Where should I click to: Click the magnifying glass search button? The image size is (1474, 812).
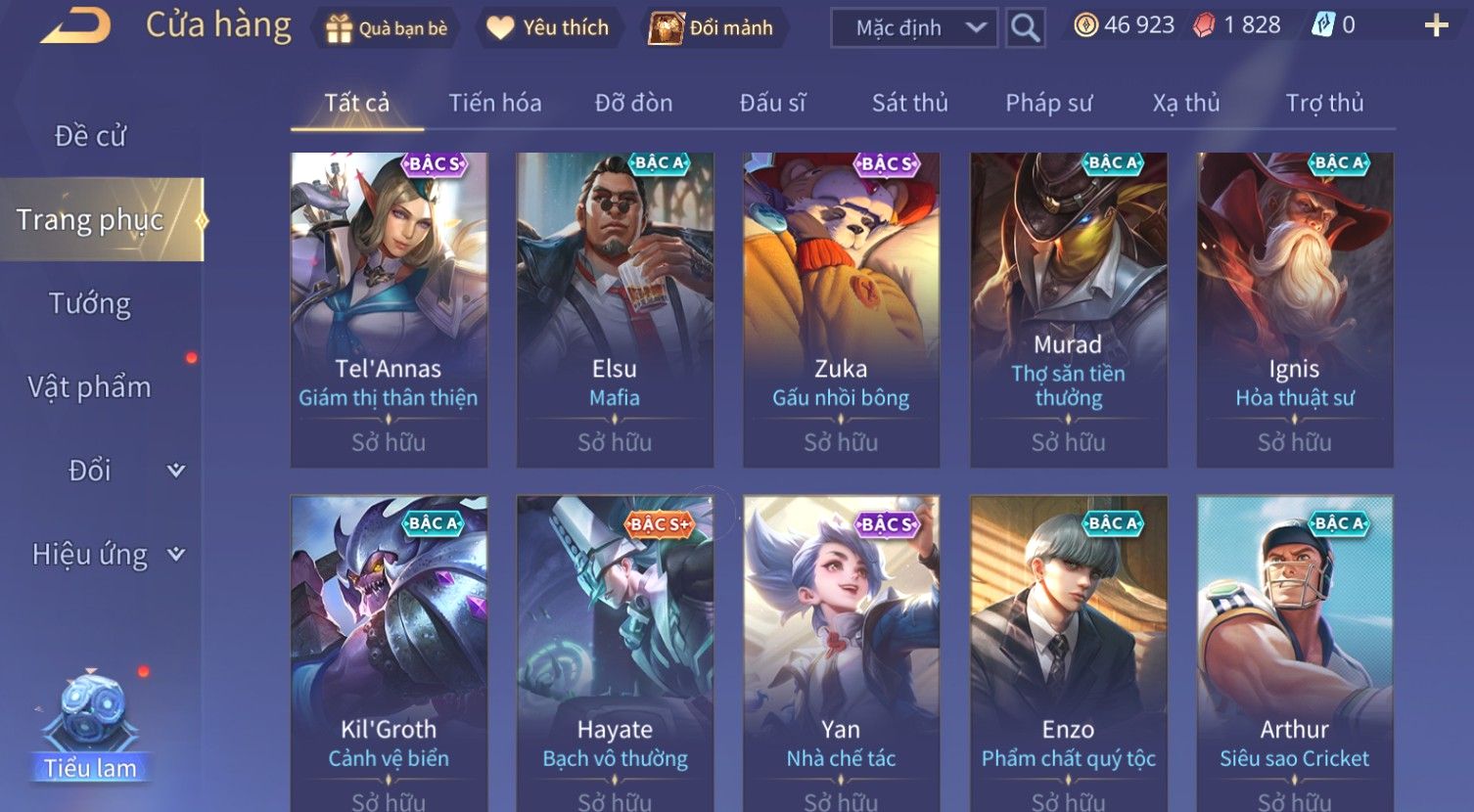point(1025,28)
